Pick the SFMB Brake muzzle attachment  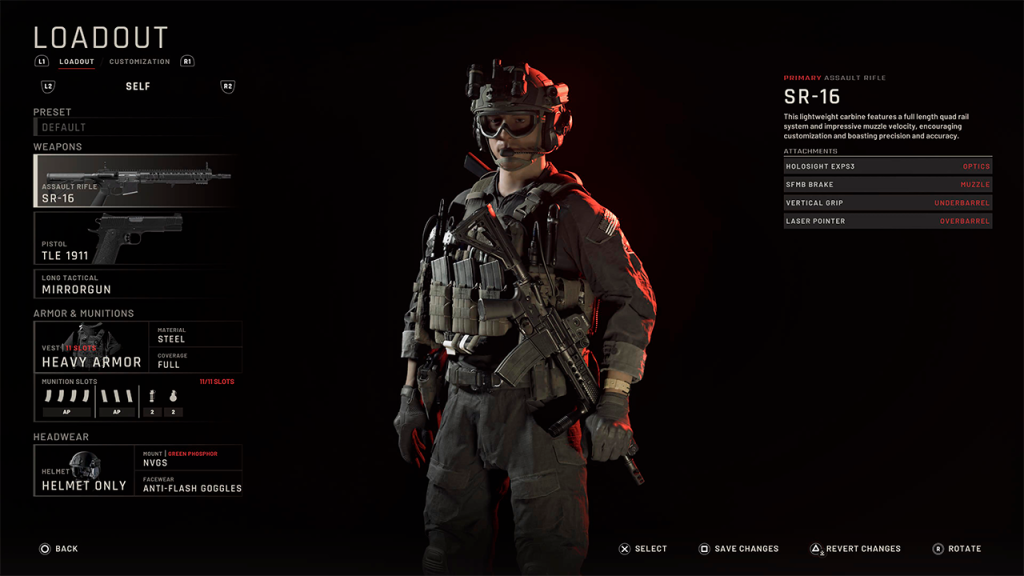click(x=887, y=185)
